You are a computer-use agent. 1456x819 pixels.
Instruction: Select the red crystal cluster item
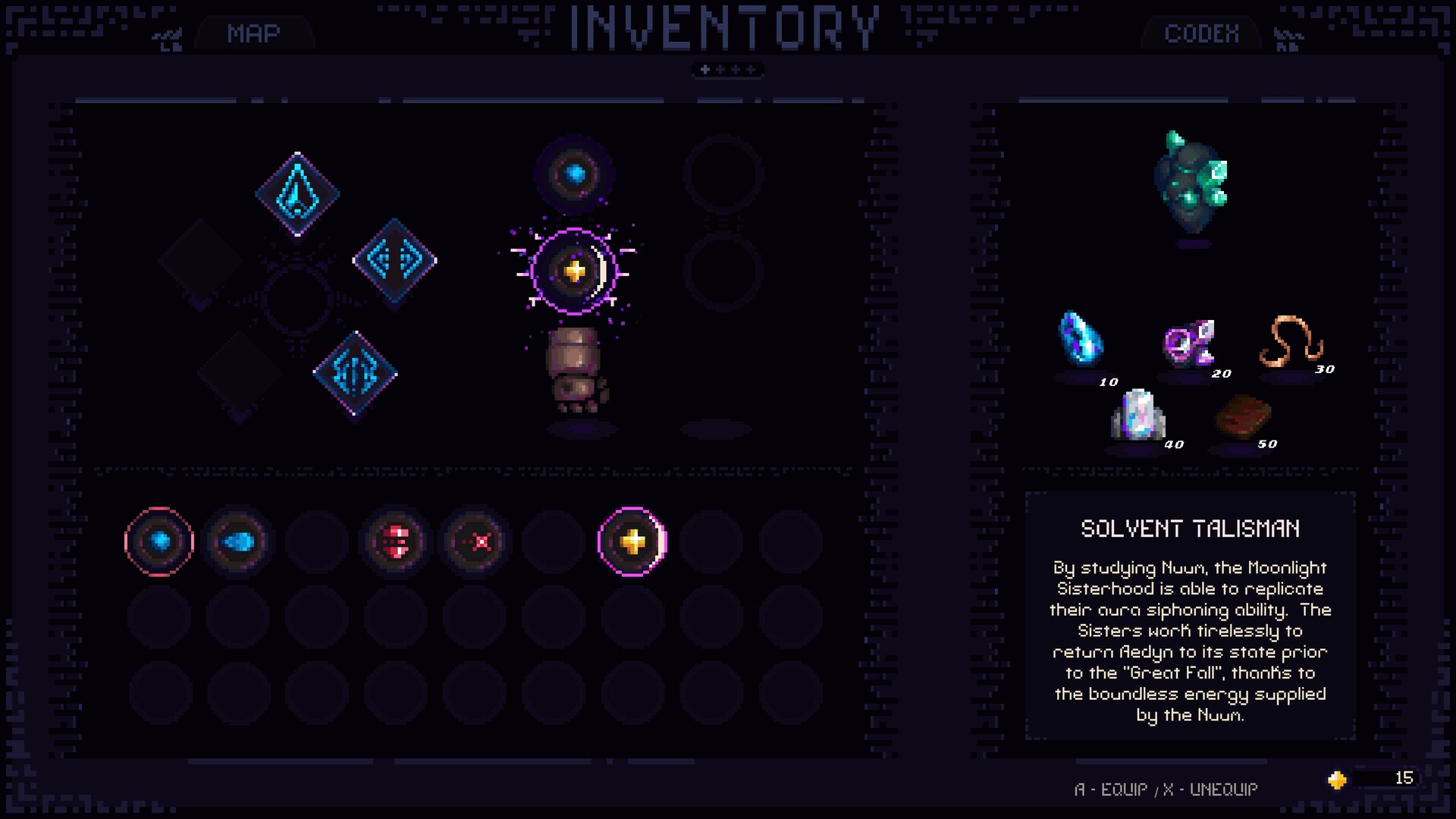(395, 540)
